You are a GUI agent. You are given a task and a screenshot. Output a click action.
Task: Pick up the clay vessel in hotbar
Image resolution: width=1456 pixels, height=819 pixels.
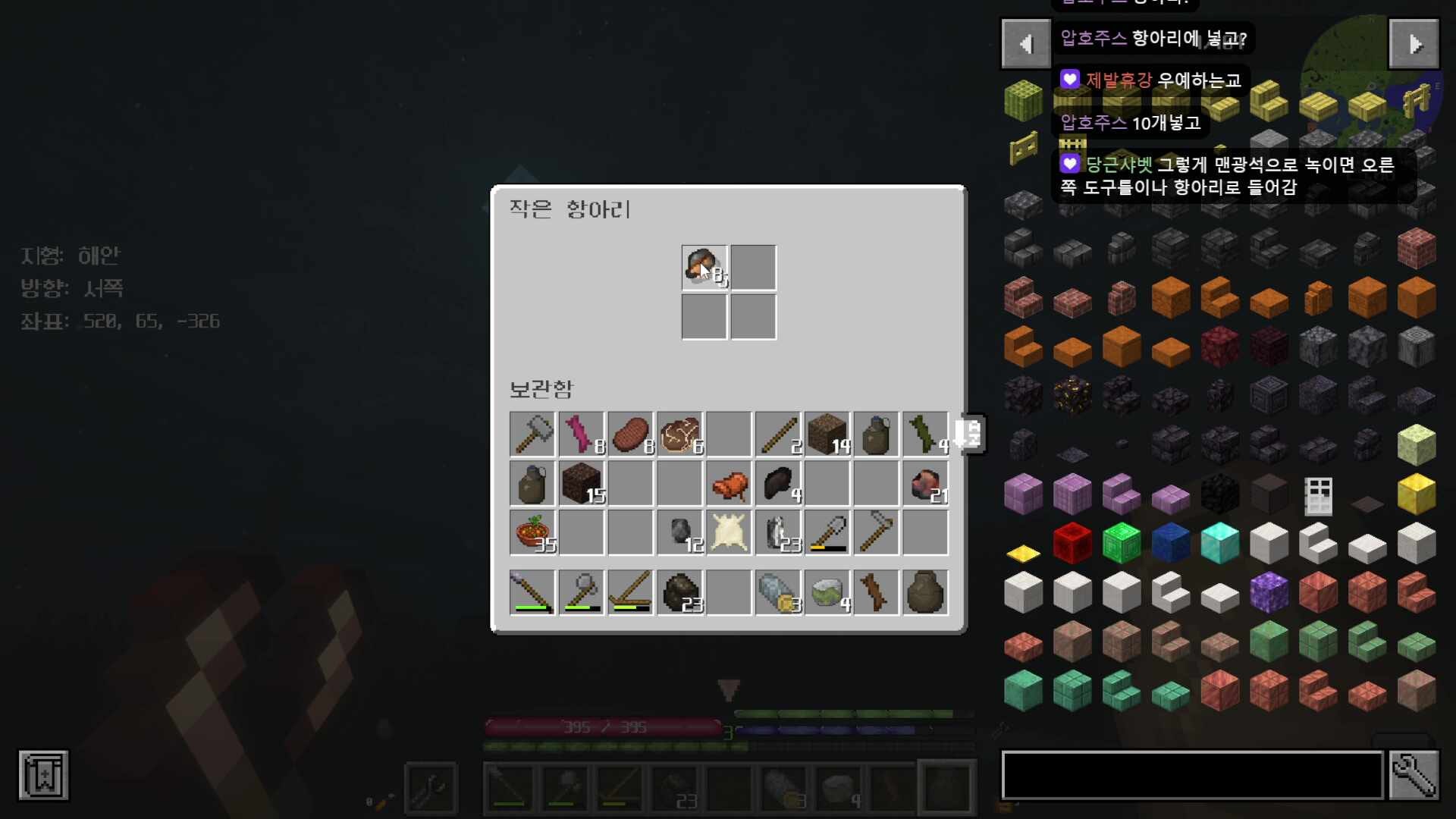tap(925, 592)
